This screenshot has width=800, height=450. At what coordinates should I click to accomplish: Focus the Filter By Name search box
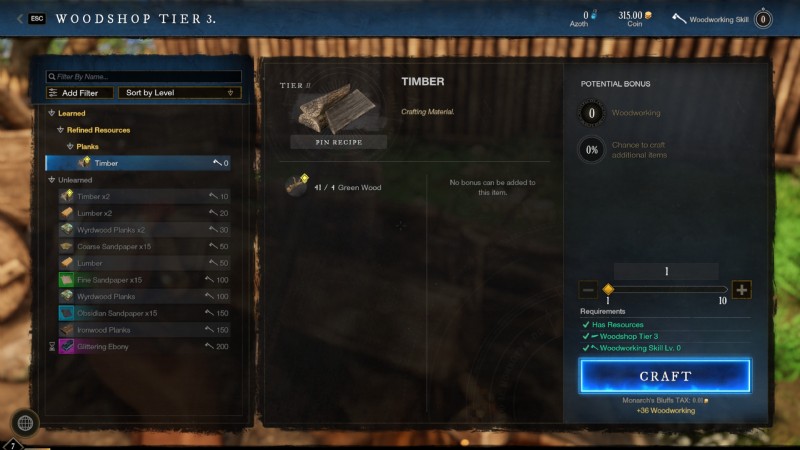point(144,76)
